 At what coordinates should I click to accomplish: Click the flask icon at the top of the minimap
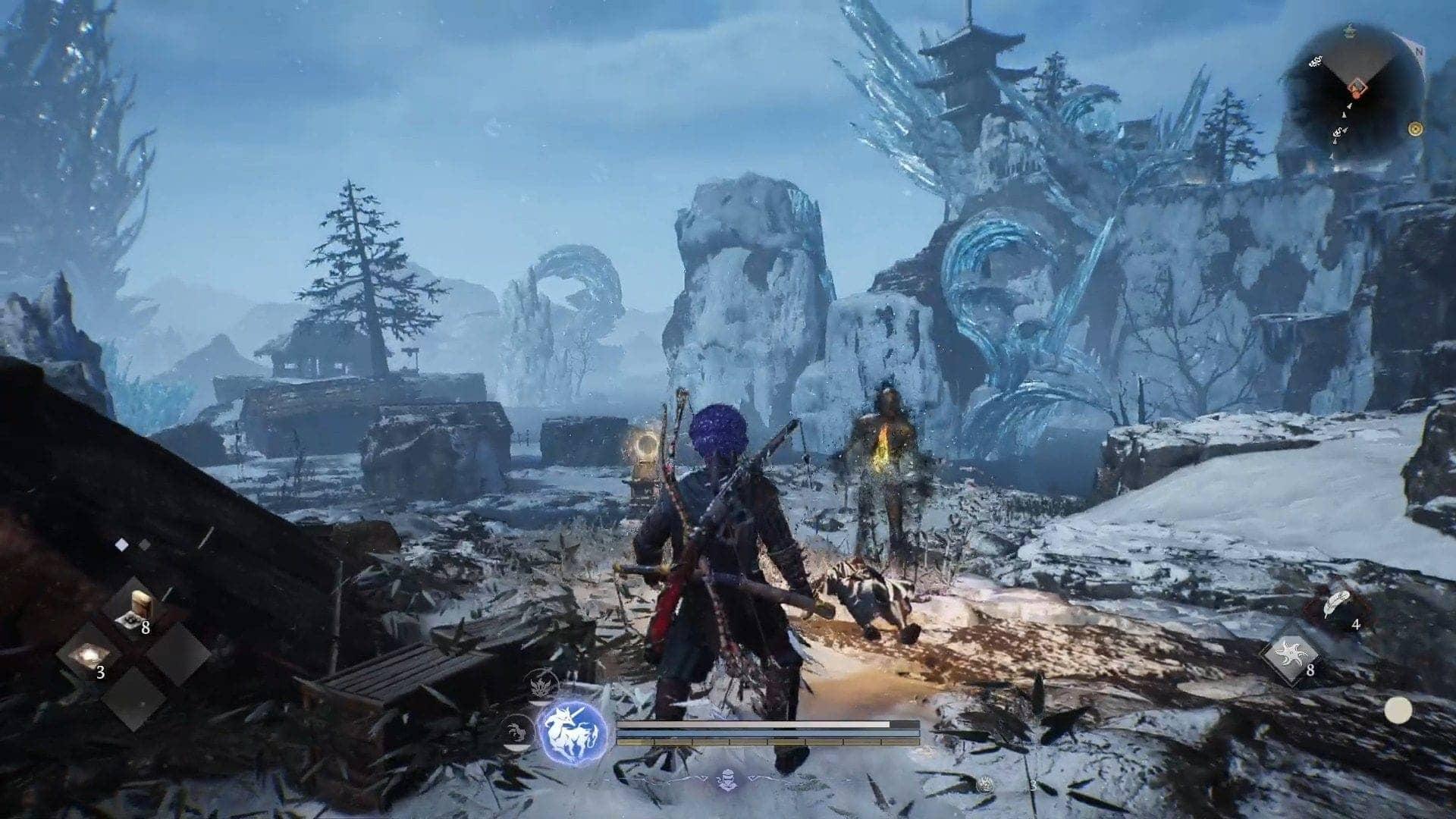(1350, 32)
